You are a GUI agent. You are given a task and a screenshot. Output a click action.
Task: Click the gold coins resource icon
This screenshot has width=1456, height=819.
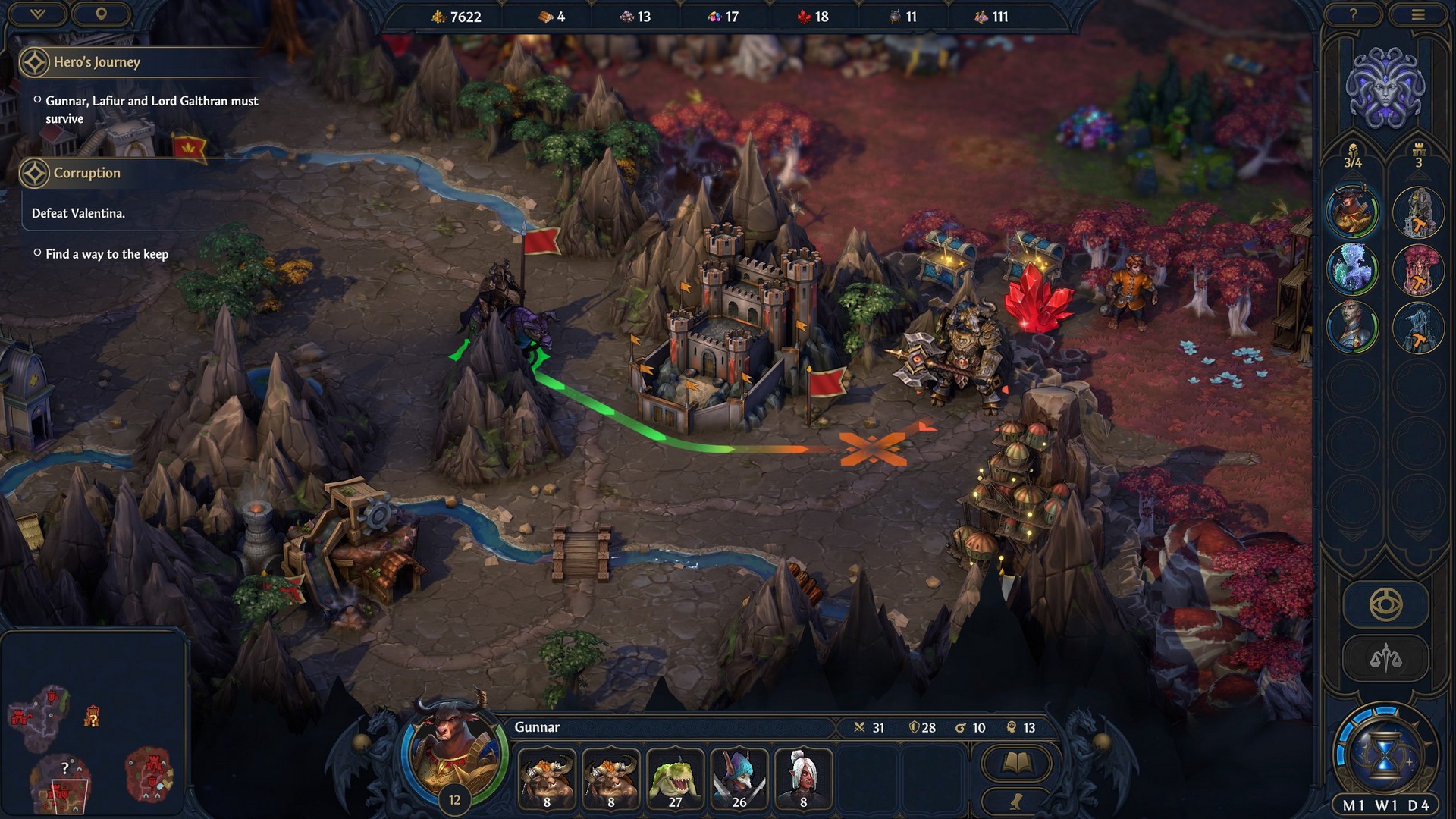point(438,17)
